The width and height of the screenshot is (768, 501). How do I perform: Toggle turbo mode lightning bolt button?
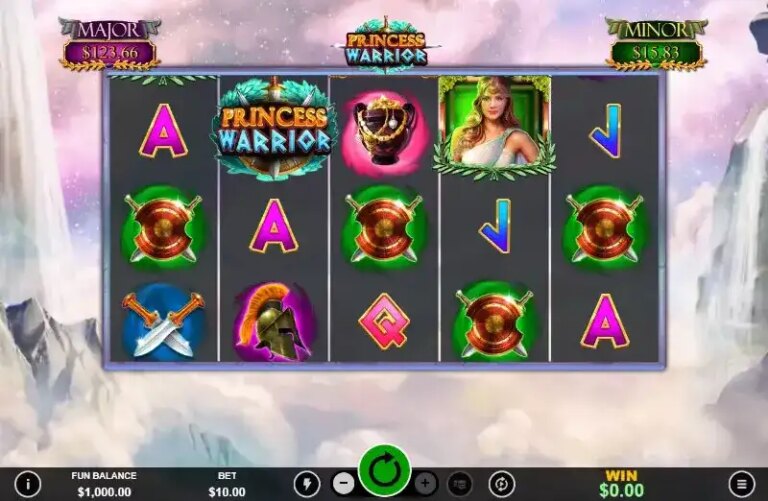pos(306,484)
